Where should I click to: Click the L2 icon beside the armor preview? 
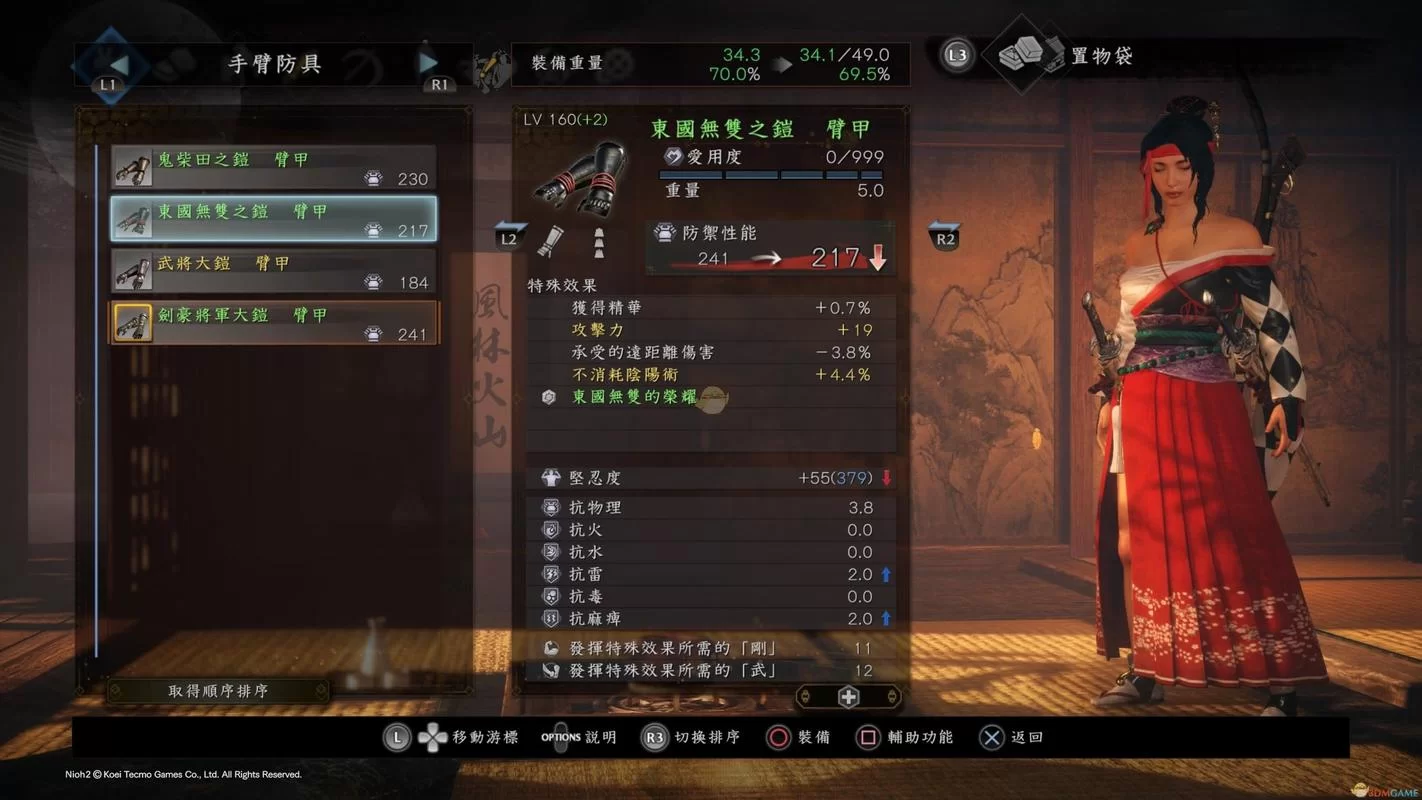coord(508,237)
